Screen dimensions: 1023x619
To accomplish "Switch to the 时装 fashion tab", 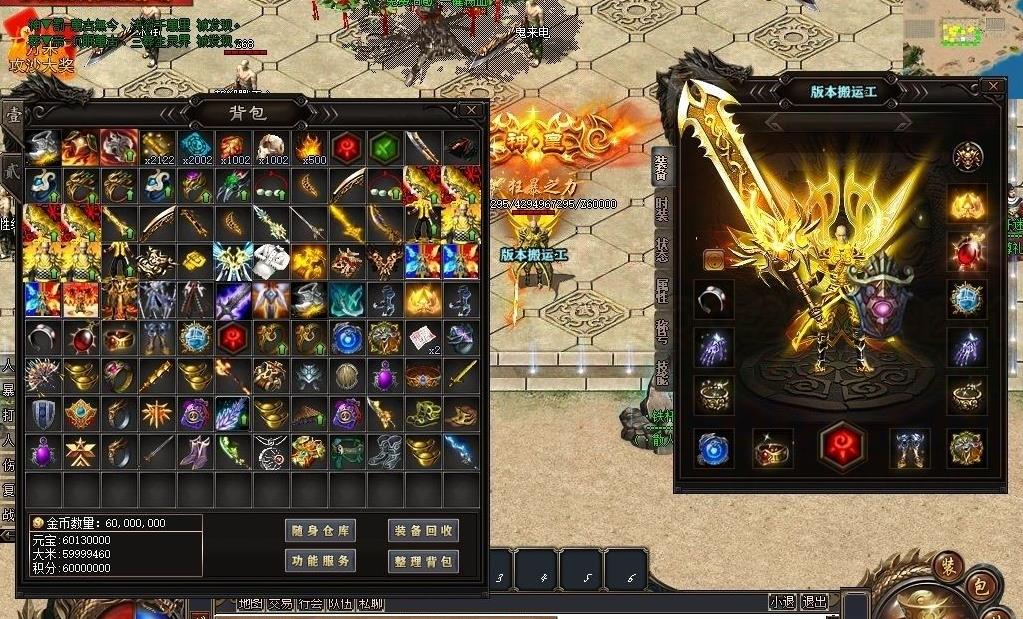I will tap(662, 208).
